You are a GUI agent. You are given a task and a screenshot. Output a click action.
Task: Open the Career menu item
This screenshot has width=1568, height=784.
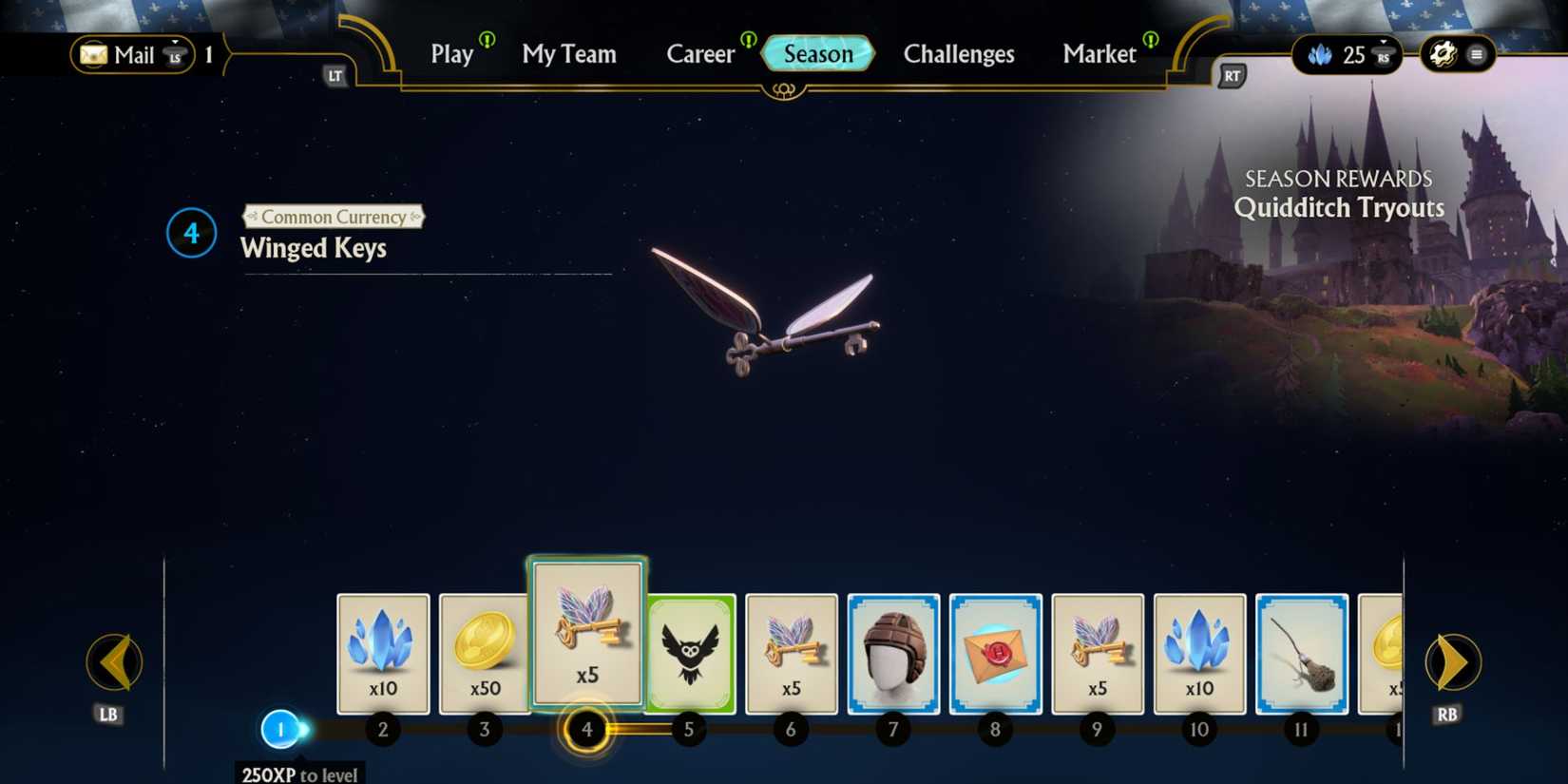click(x=700, y=54)
